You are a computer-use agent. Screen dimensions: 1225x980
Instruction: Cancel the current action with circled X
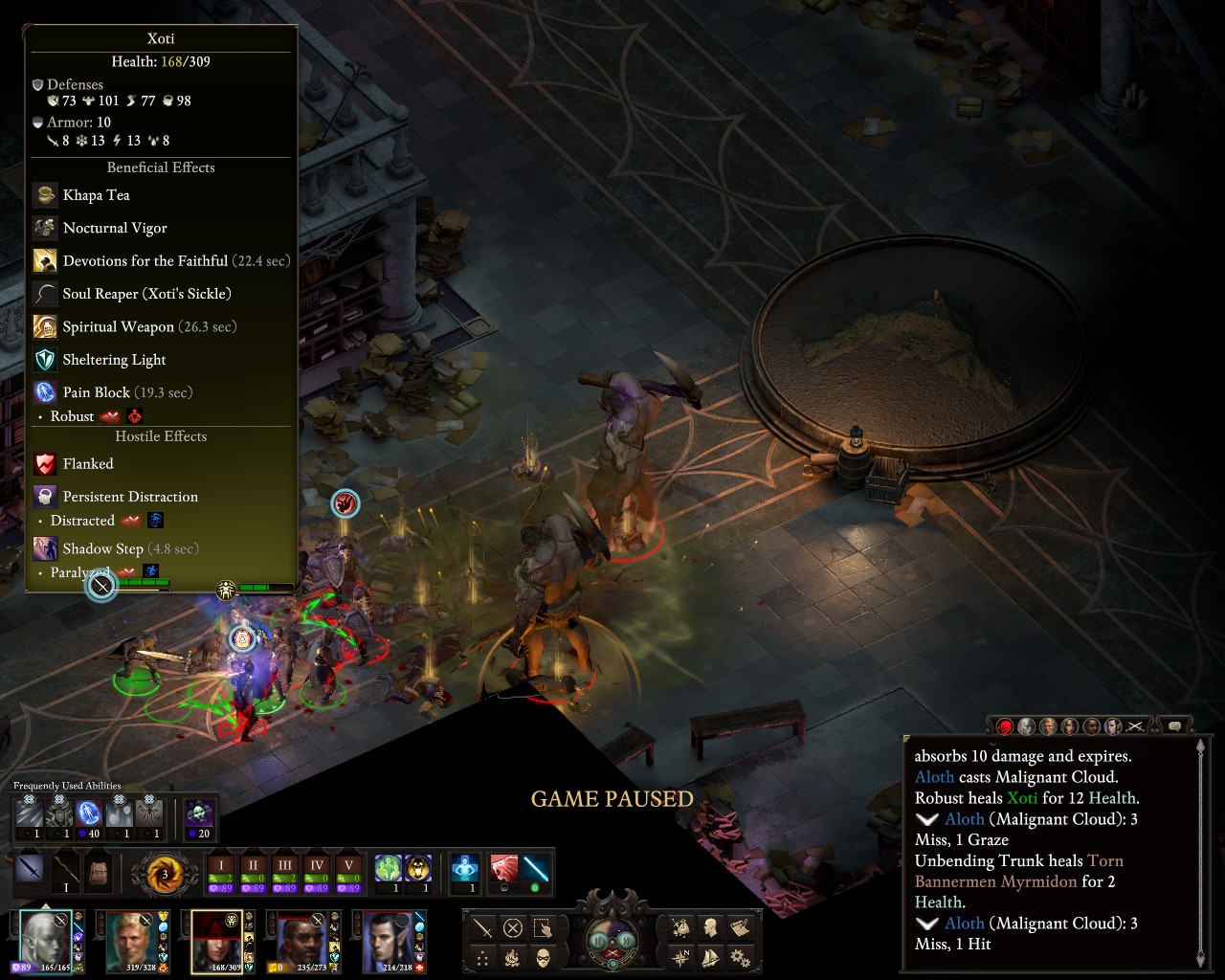[x=513, y=926]
